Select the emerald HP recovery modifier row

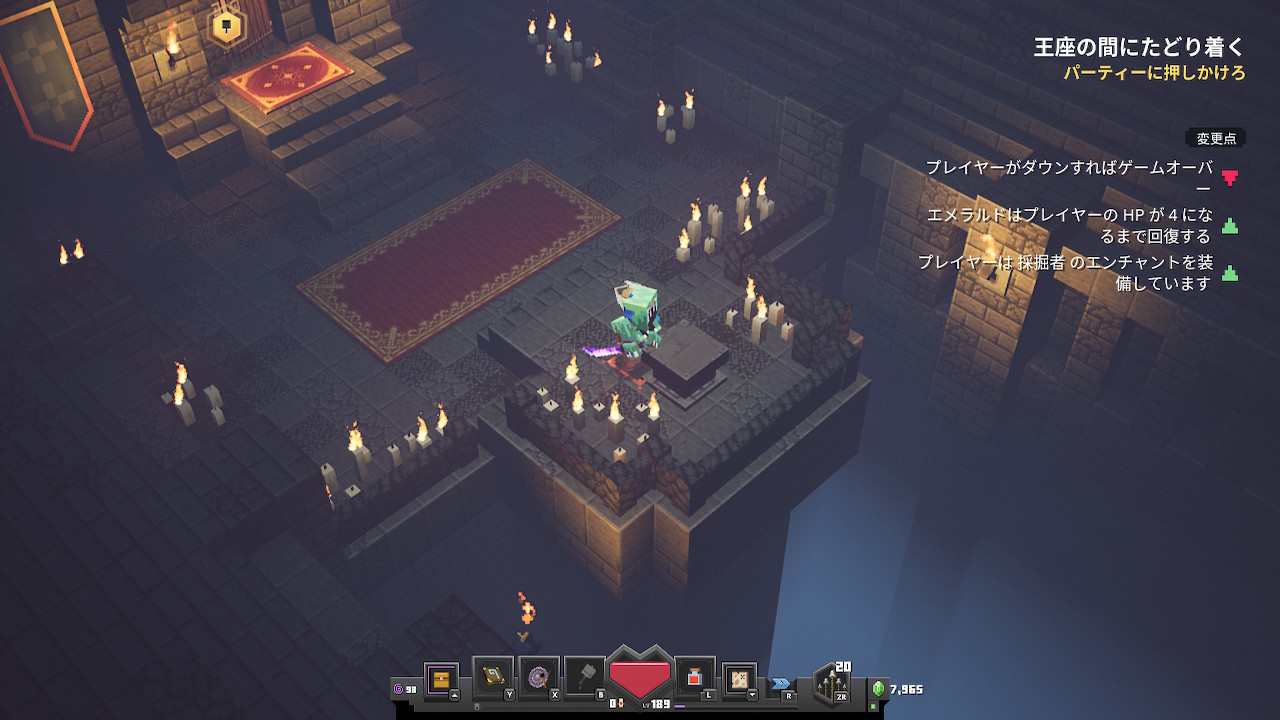click(x=1070, y=225)
